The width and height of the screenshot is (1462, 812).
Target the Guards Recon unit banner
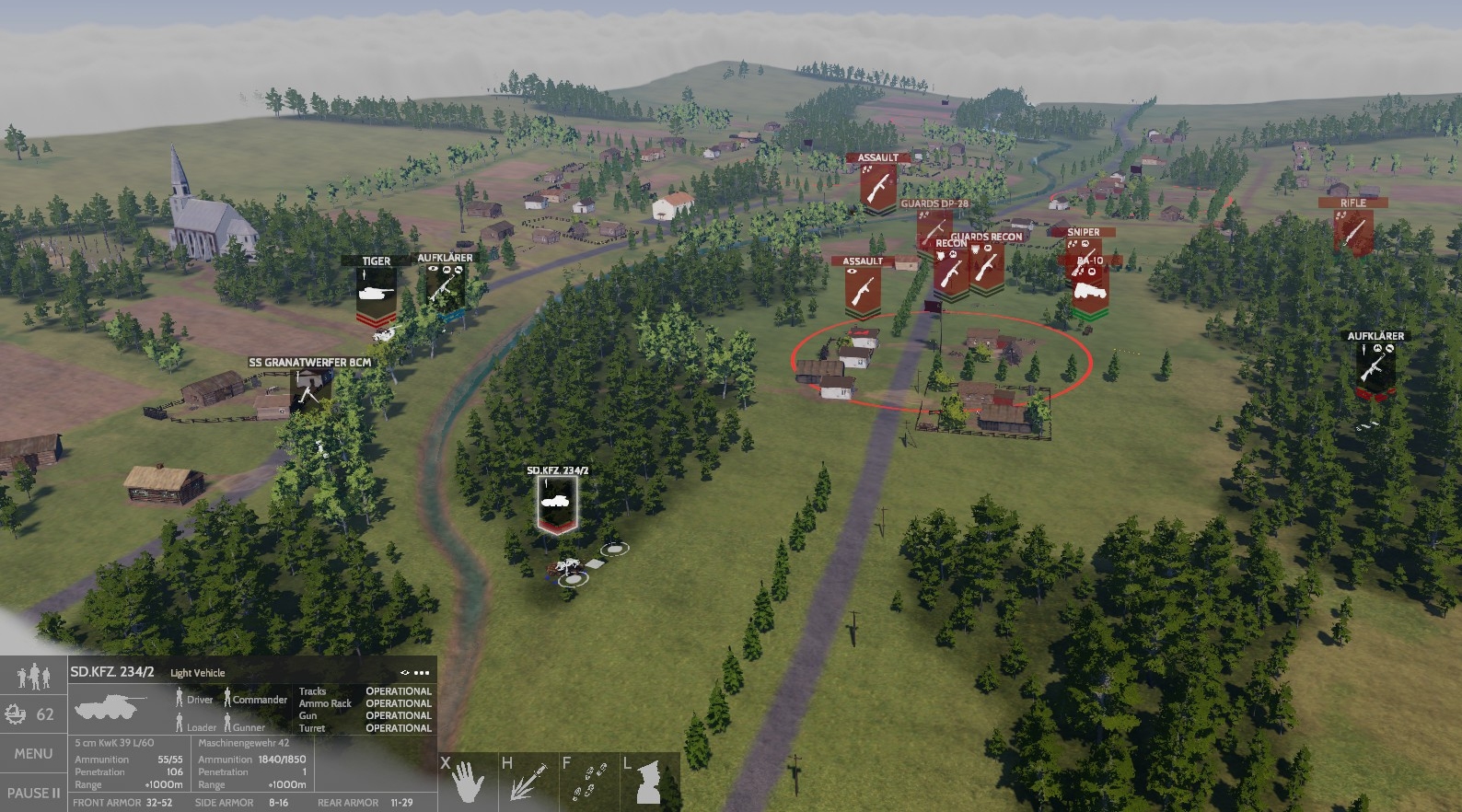coord(988,263)
